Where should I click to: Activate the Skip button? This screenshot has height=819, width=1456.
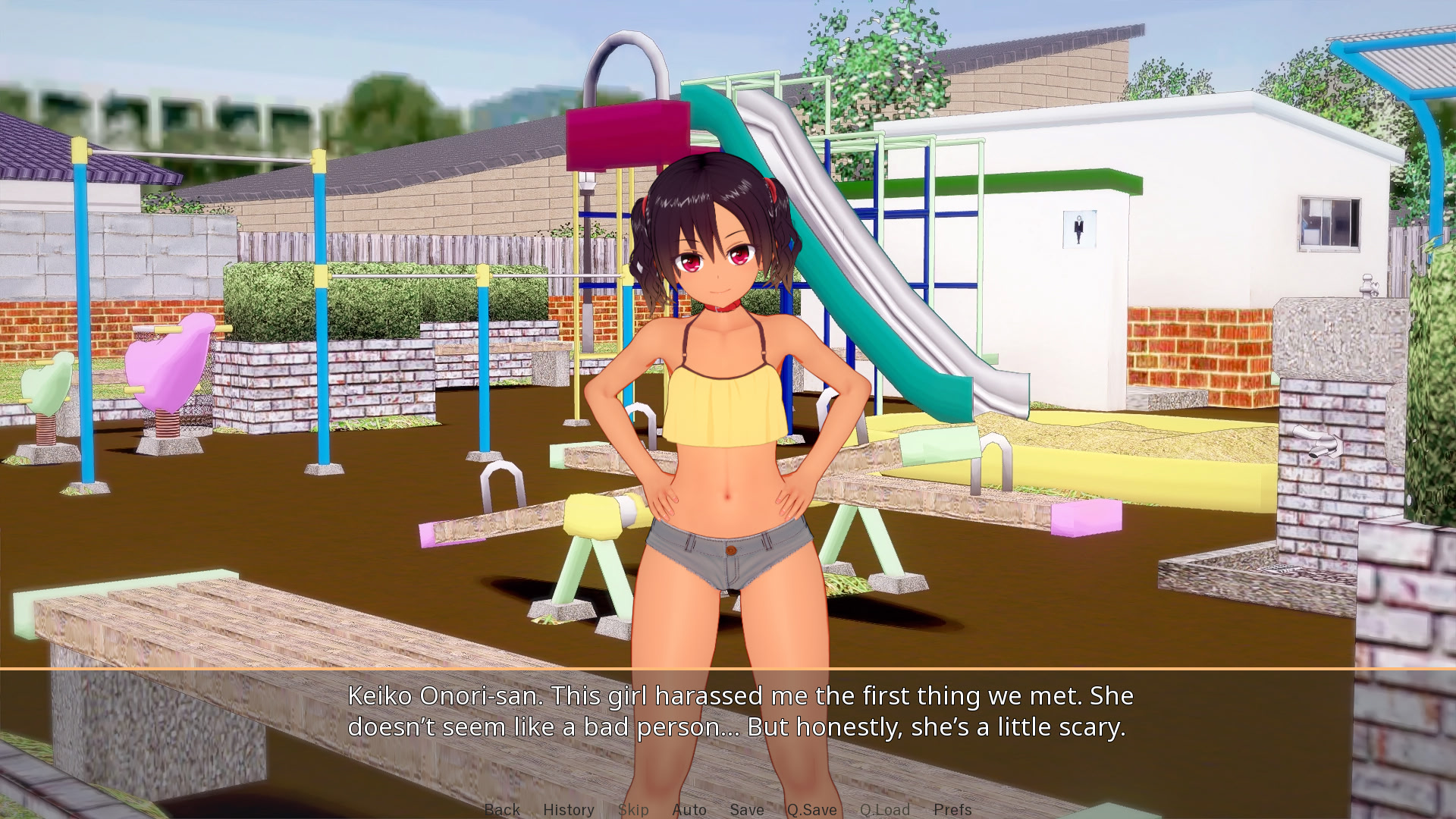pos(632,809)
